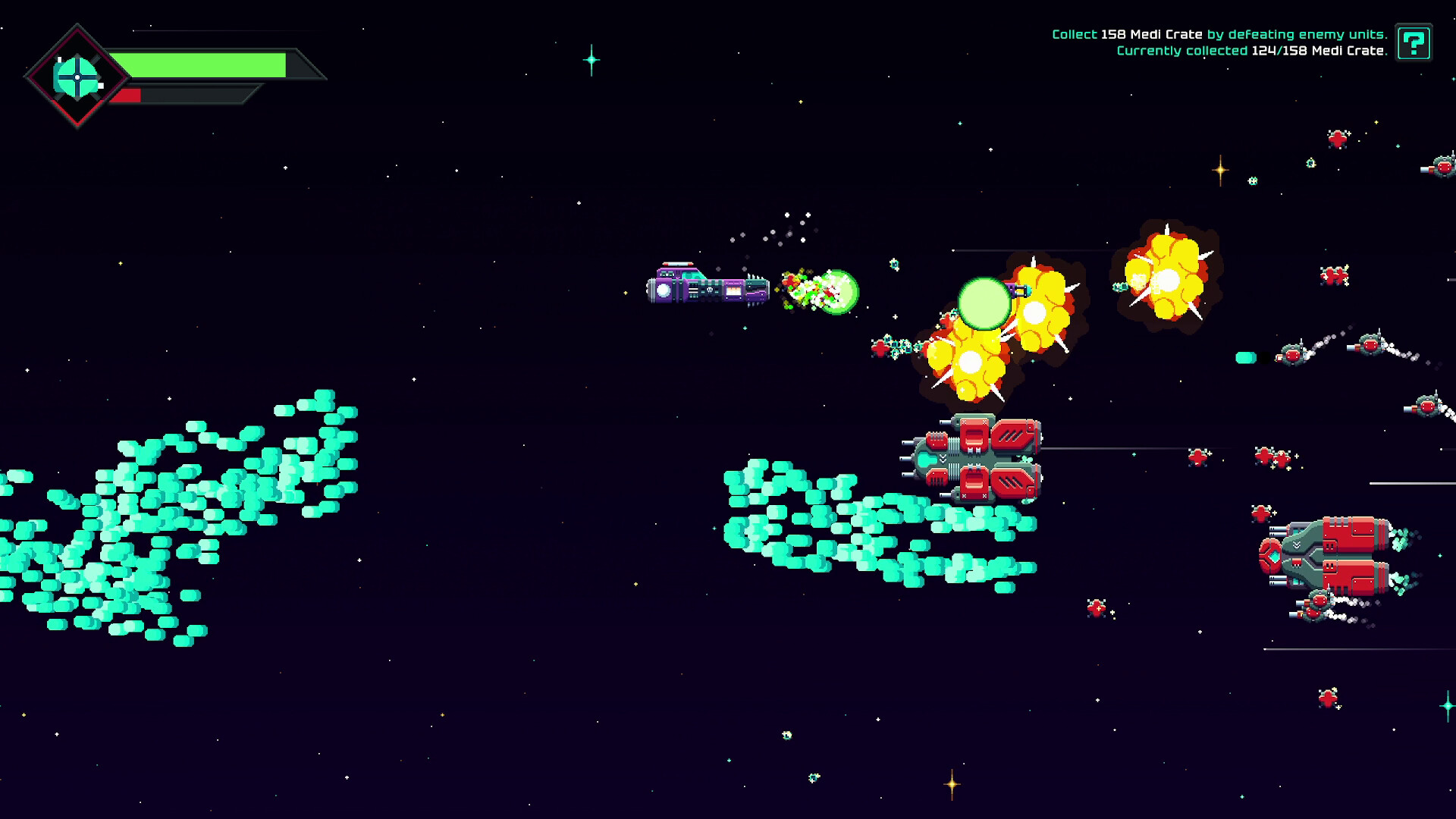Click the lone bright star bottom center
This screenshot has height=819, width=1456.
[x=950, y=786]
